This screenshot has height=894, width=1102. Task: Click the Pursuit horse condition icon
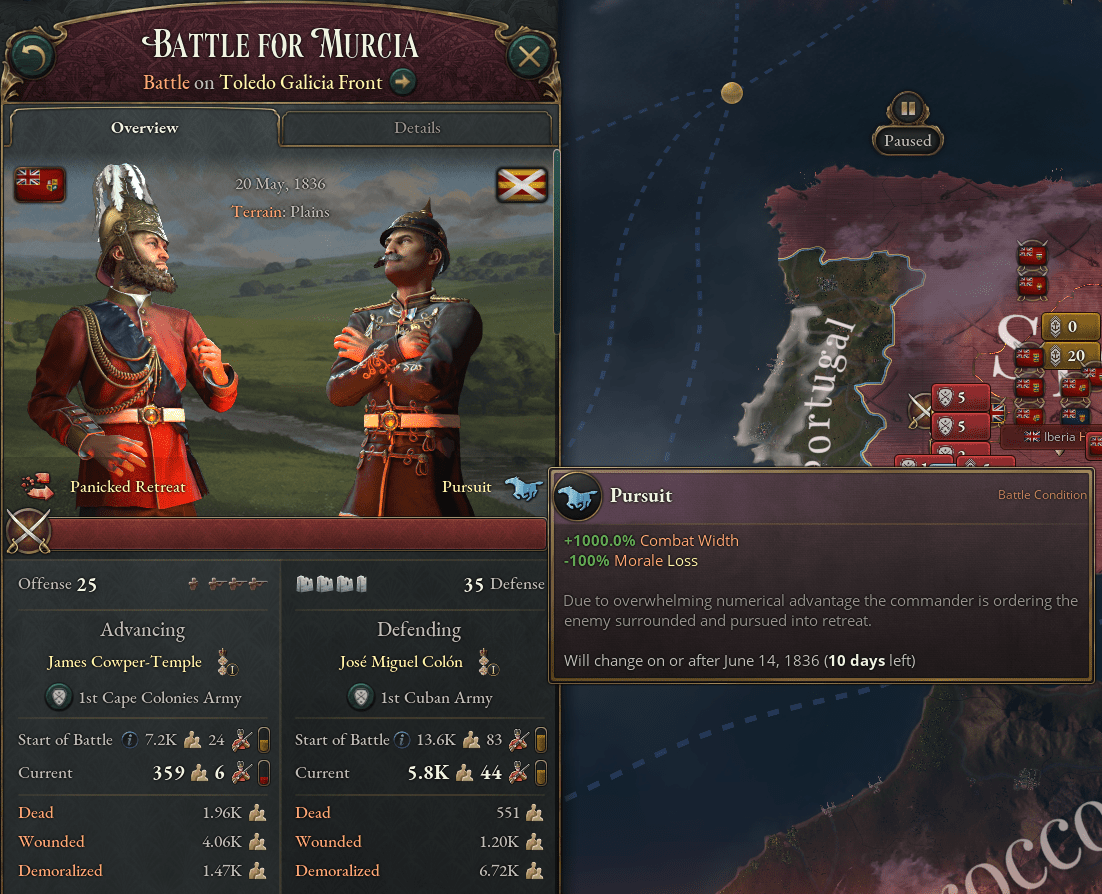[x=522, y=487]
